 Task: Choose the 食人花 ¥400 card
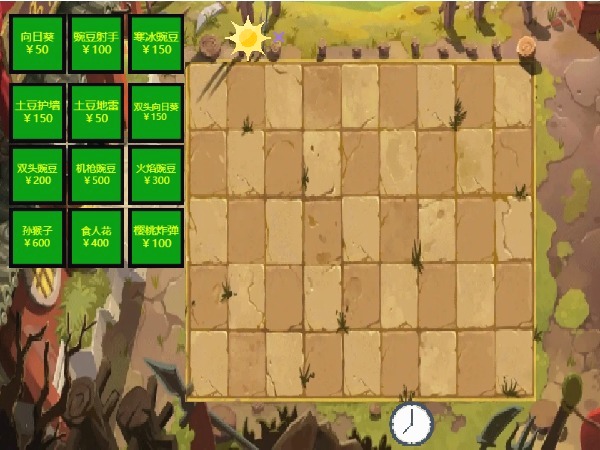tap(96, 237)
